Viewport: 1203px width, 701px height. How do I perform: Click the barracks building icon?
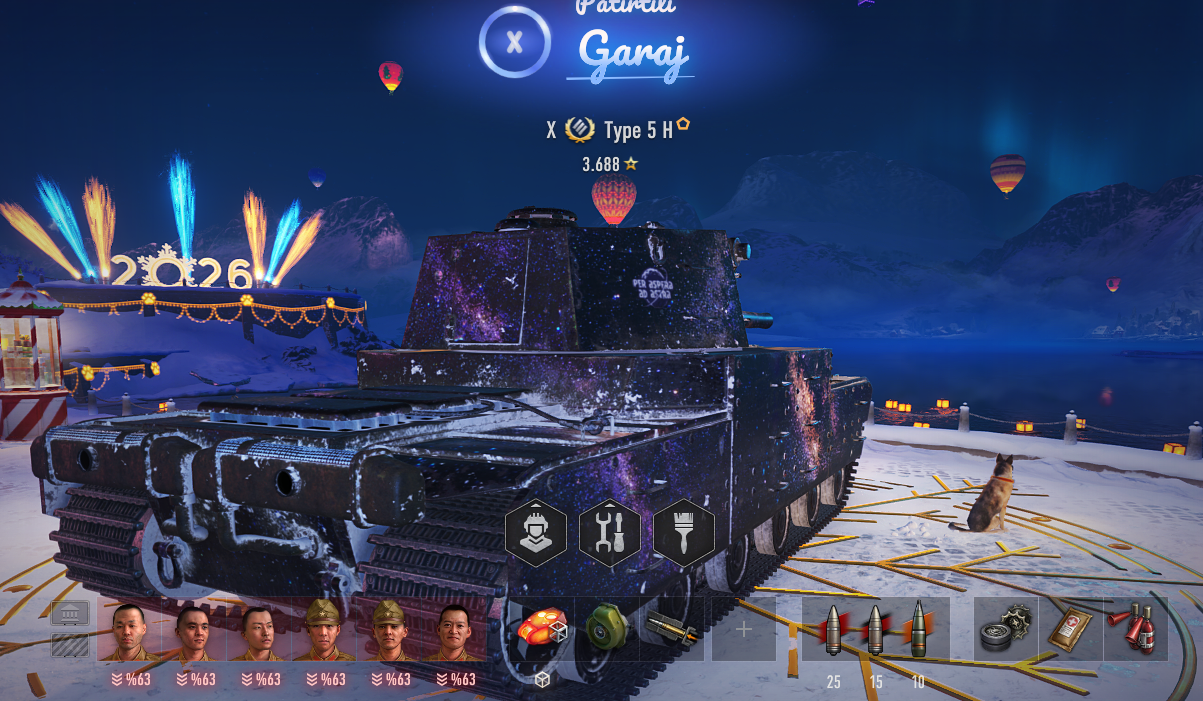pos(70,613)
